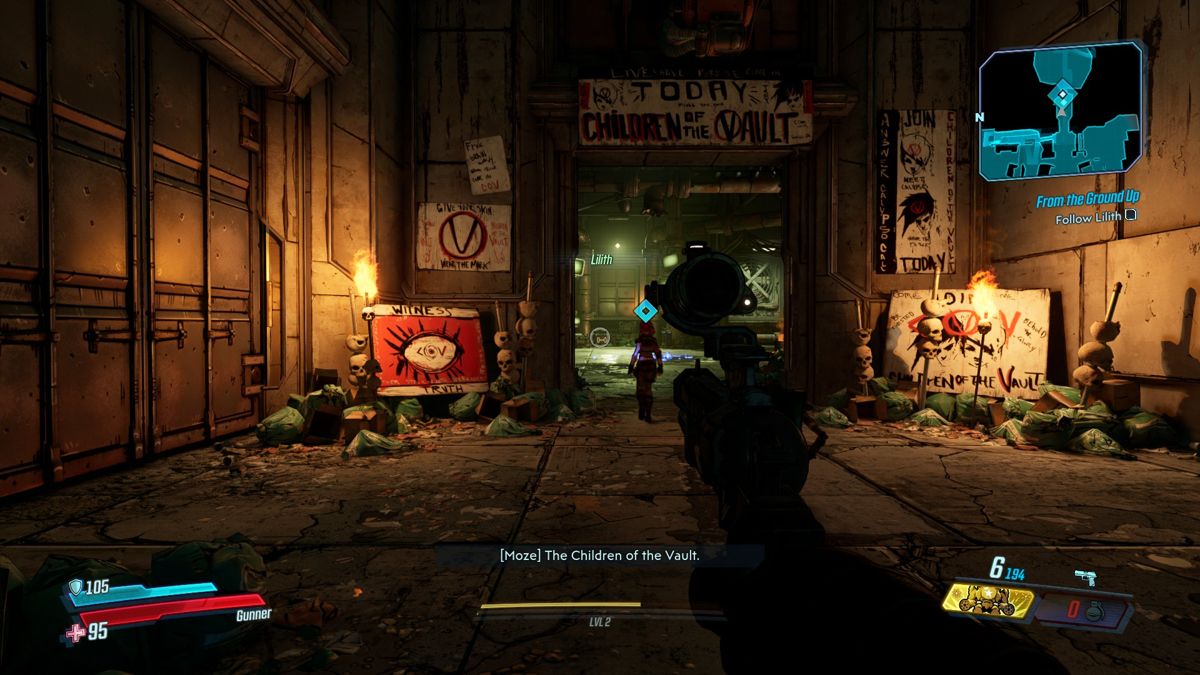1200x675 pixels.
Task: Click the pistol weapon type icon
Action: click(1084, 576)
